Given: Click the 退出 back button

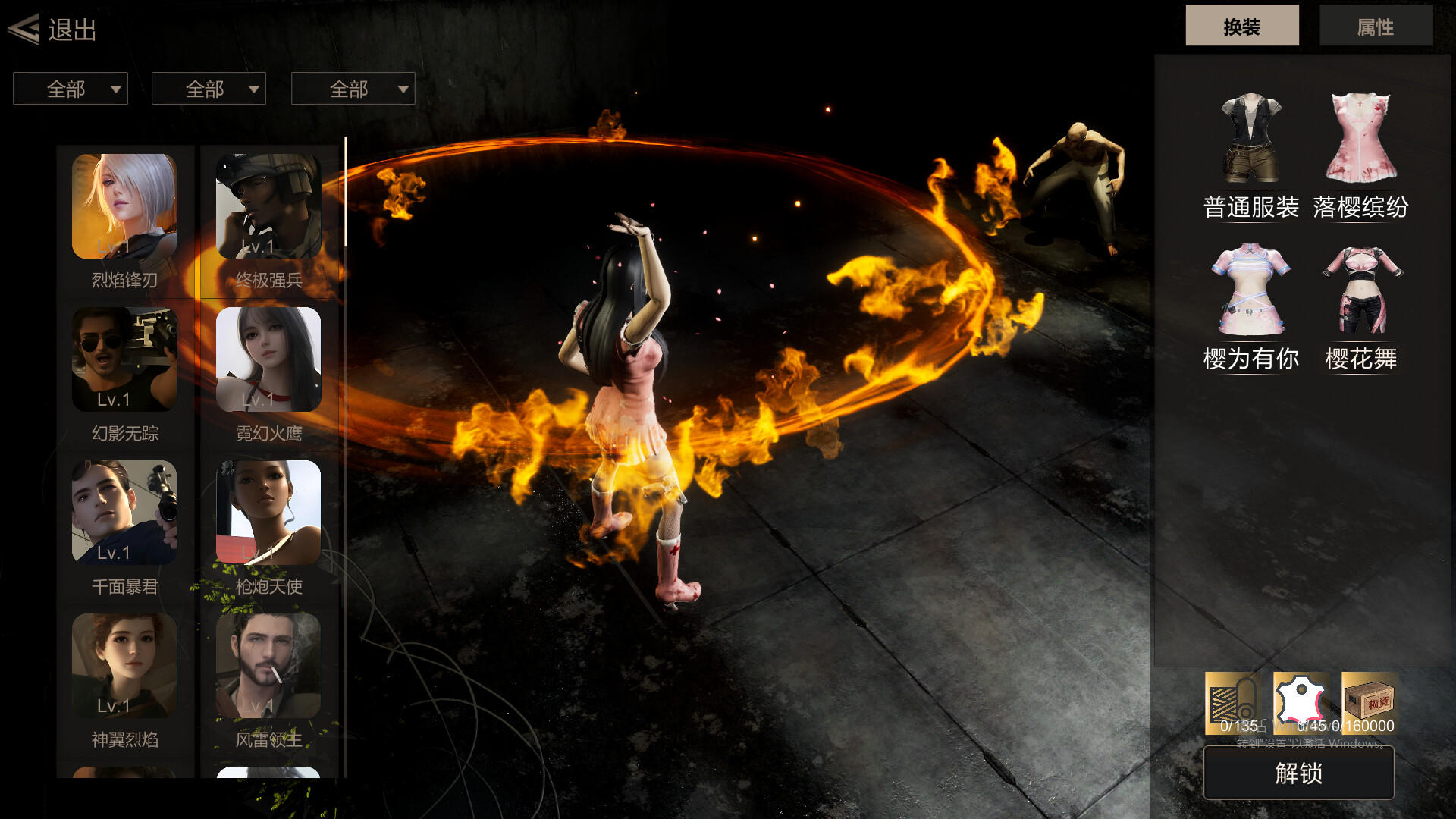Looking at the screenshot, I should [53, 30].
